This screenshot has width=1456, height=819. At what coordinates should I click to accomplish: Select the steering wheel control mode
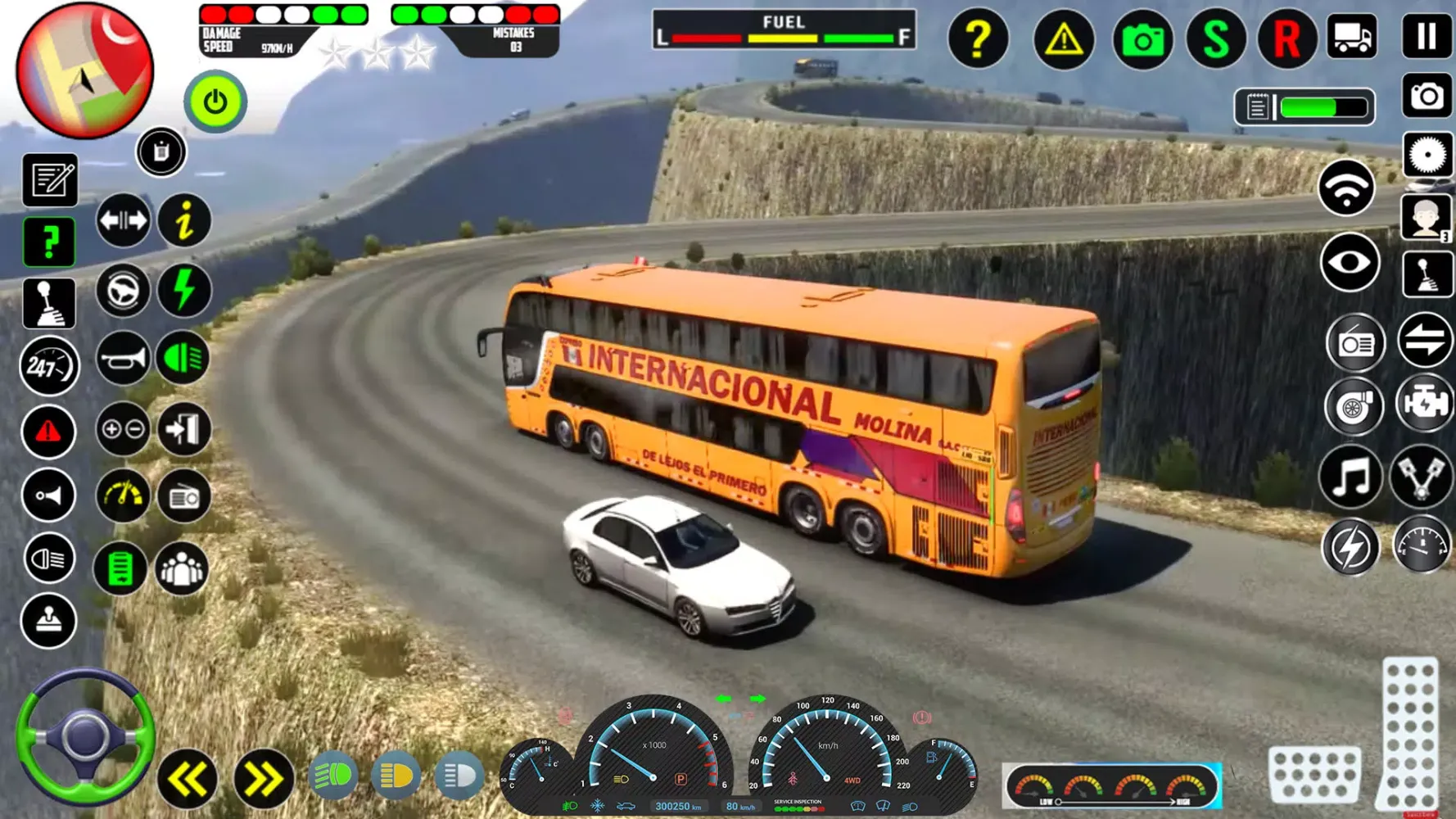point(123,291)
